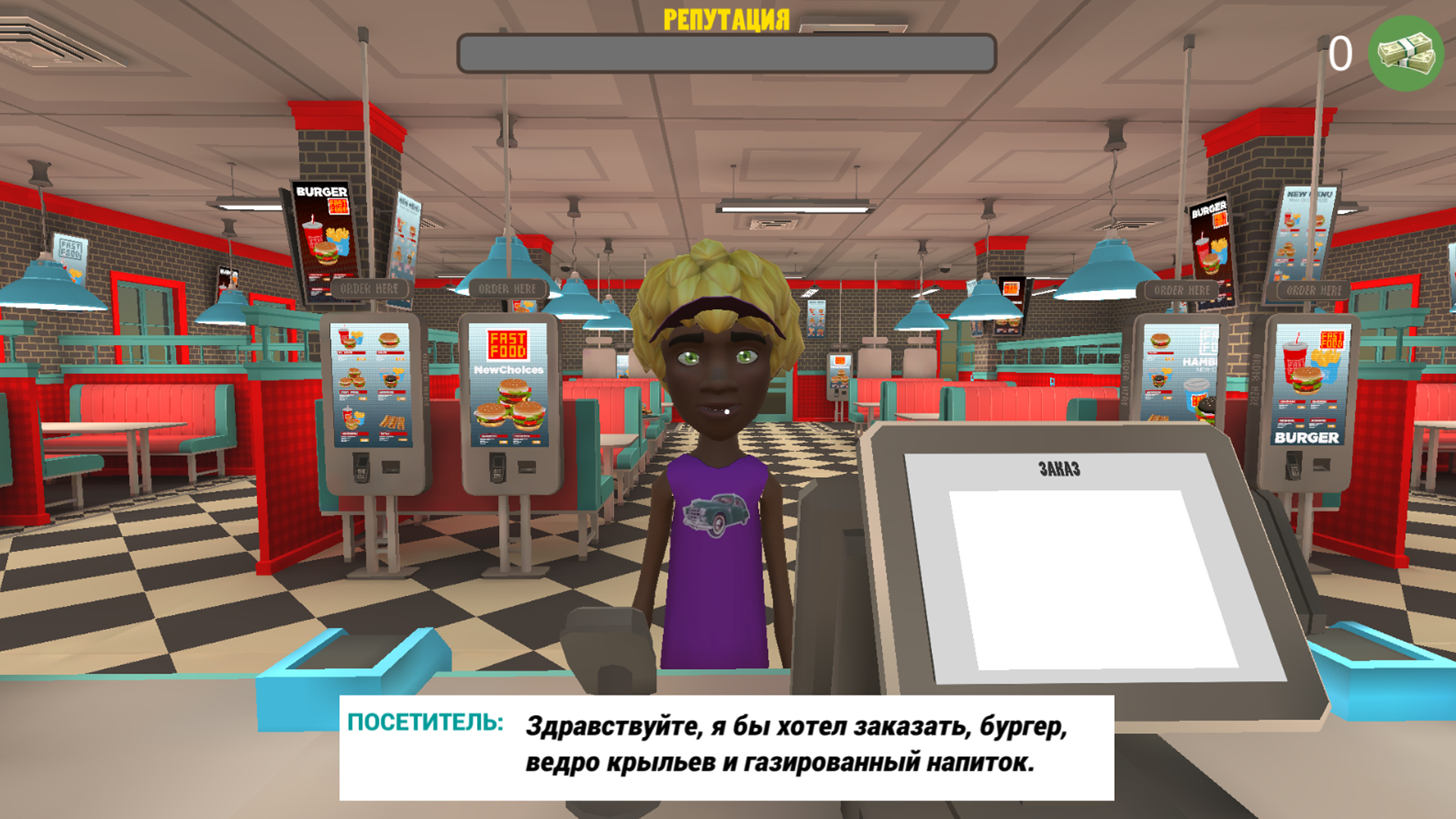The image size is (1456, 819).
Task: Select the BURGER label on the right kiosk
Action: [1306, 438]
